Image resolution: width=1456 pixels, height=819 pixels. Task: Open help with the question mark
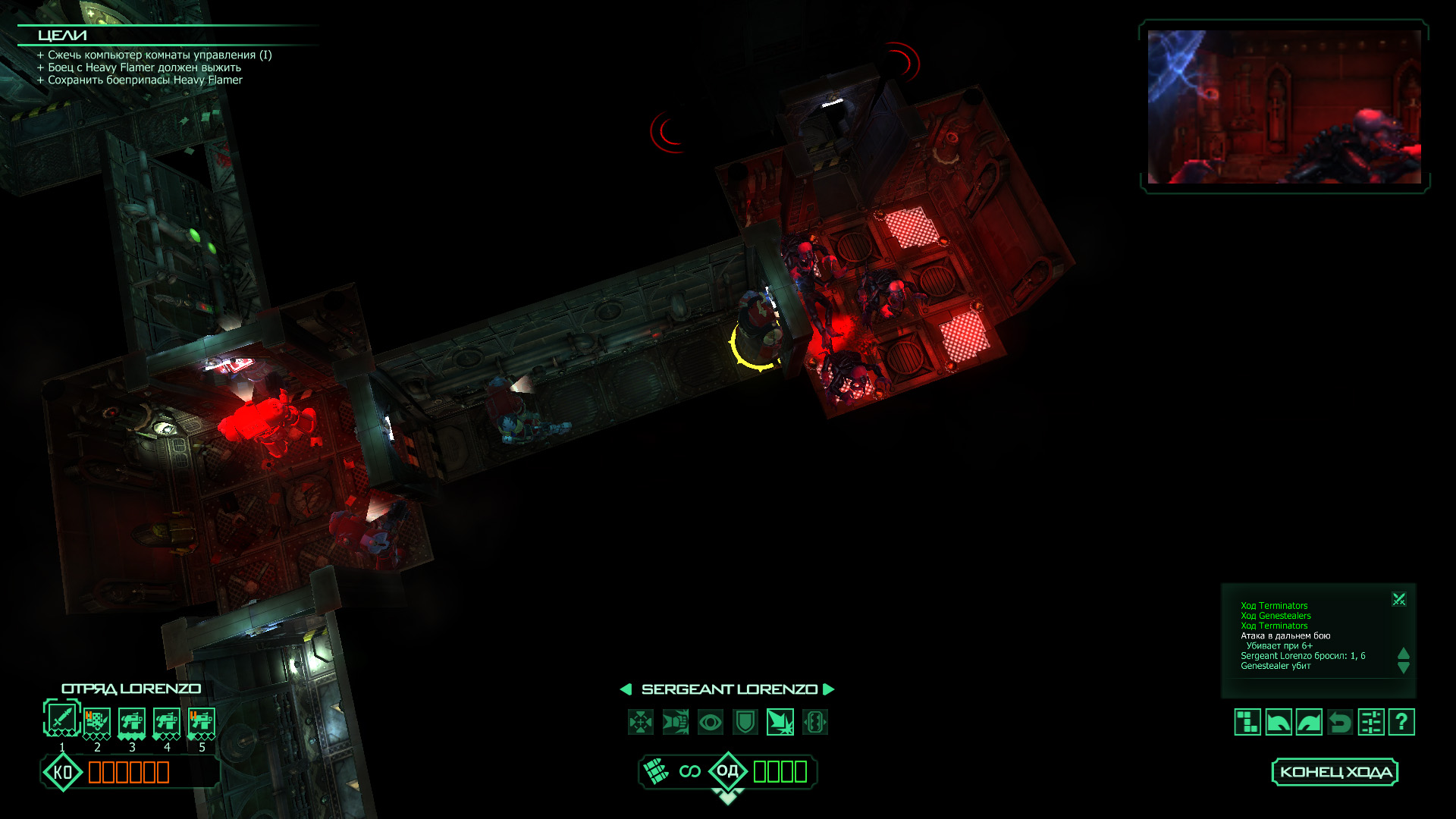click(1401, 722)
